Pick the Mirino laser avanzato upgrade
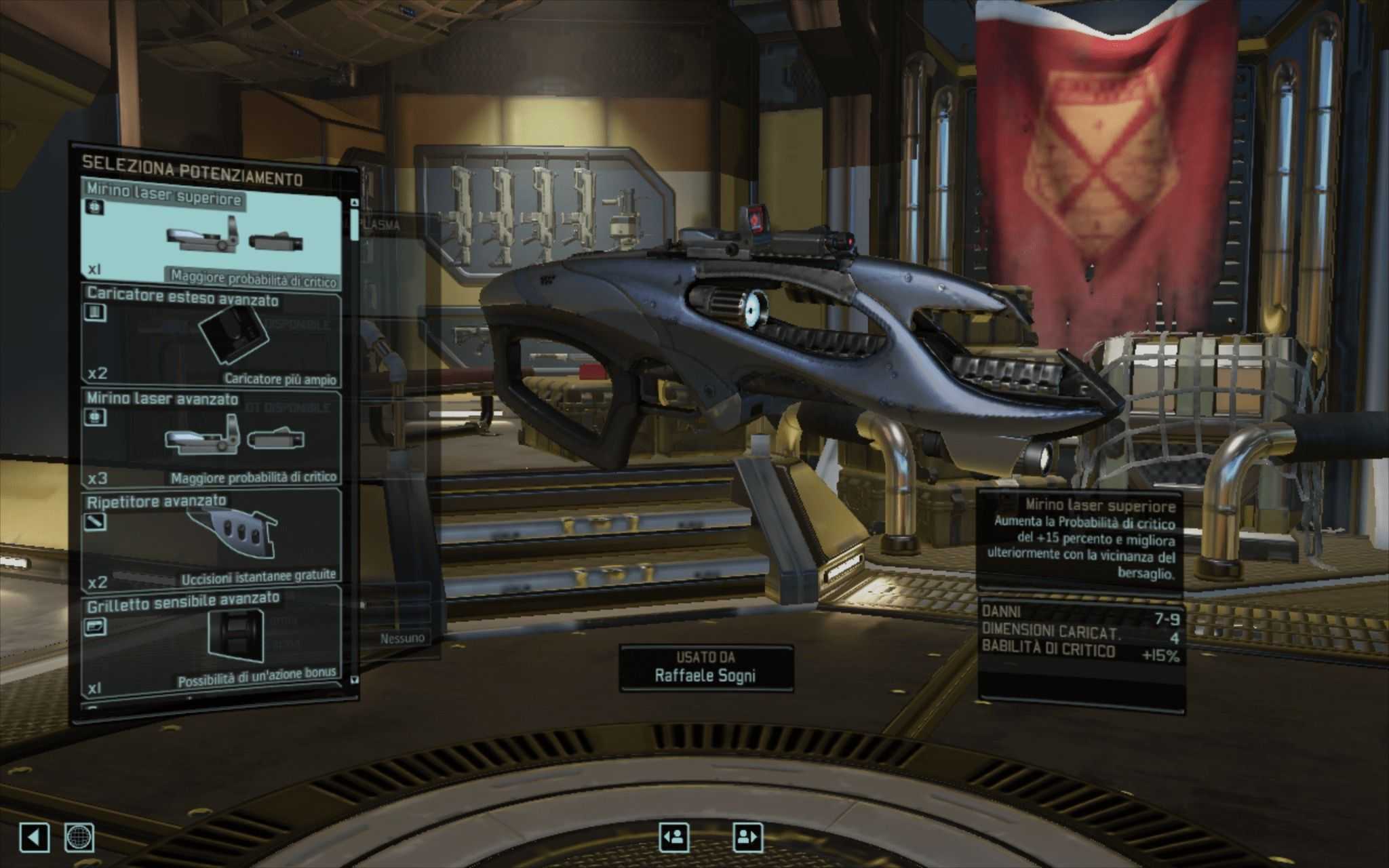The image size is (1389, 868). click(212, 437)
